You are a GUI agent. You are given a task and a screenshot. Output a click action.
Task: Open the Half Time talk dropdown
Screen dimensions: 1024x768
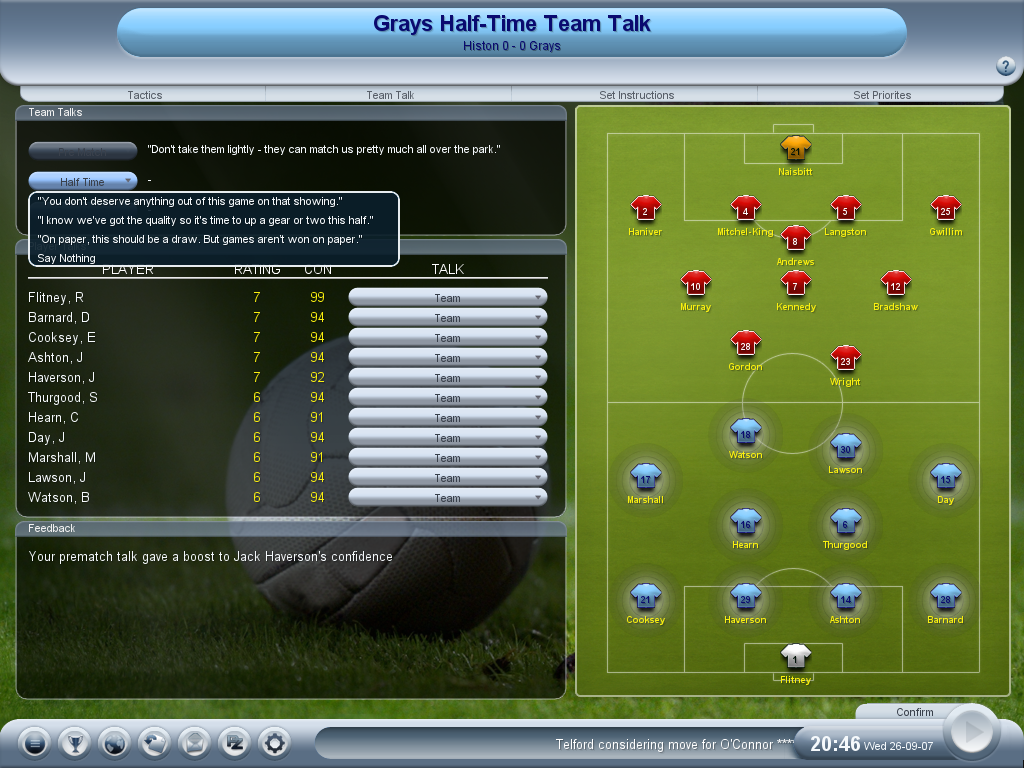tap(83, 181)
